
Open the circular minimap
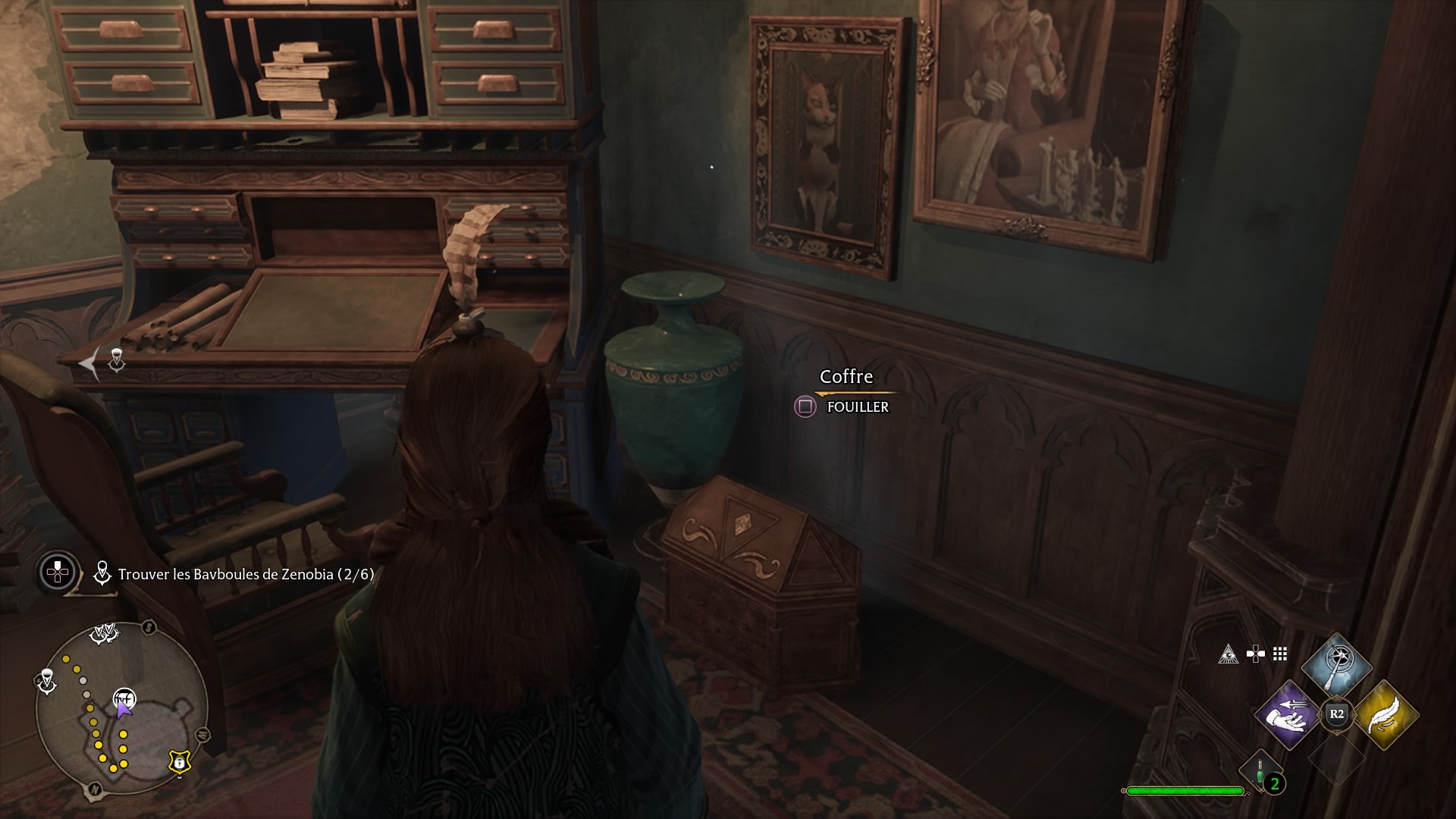(121, 708)
